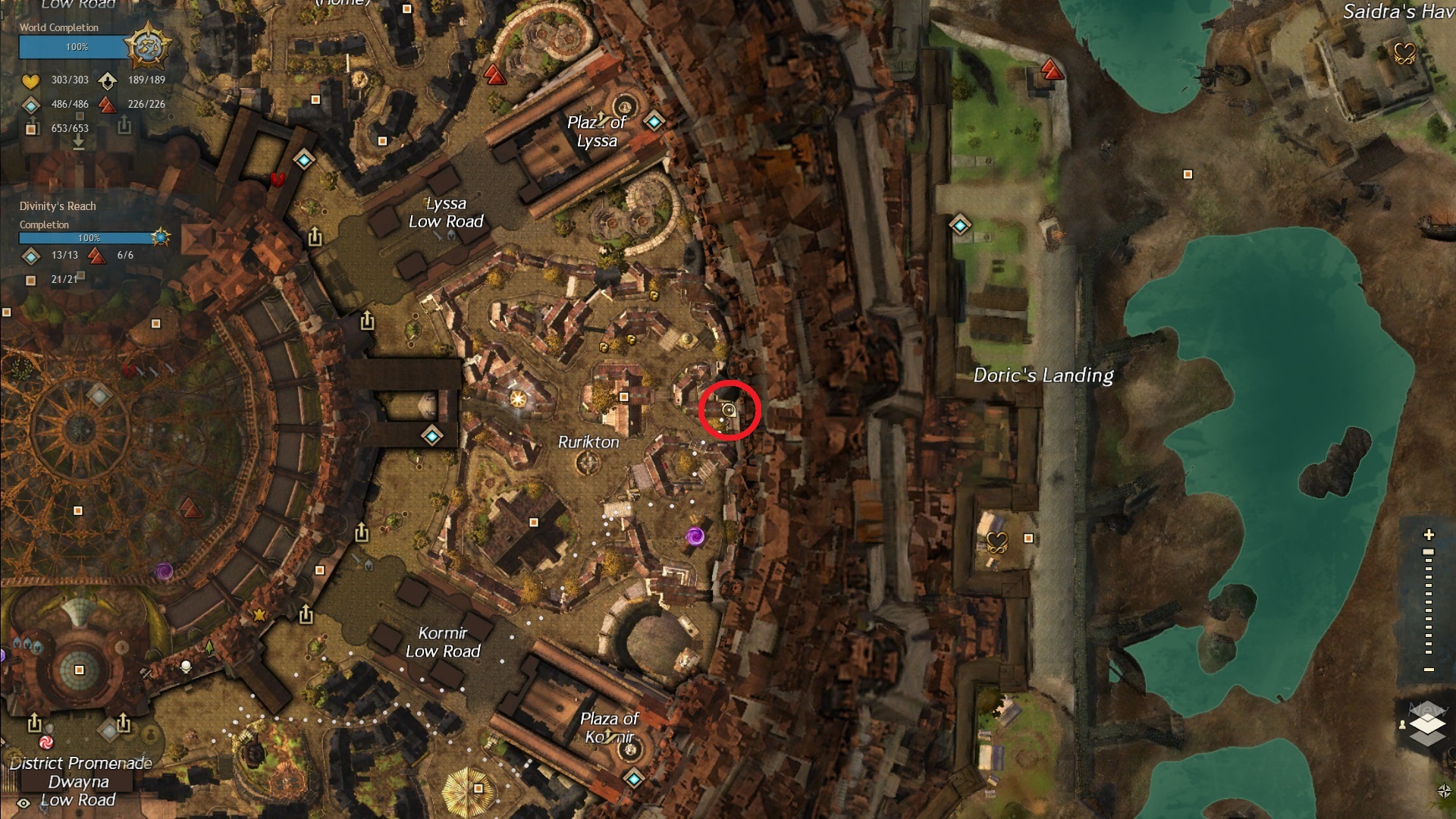Click the top handle of the zoom slider

(1429, 552)
